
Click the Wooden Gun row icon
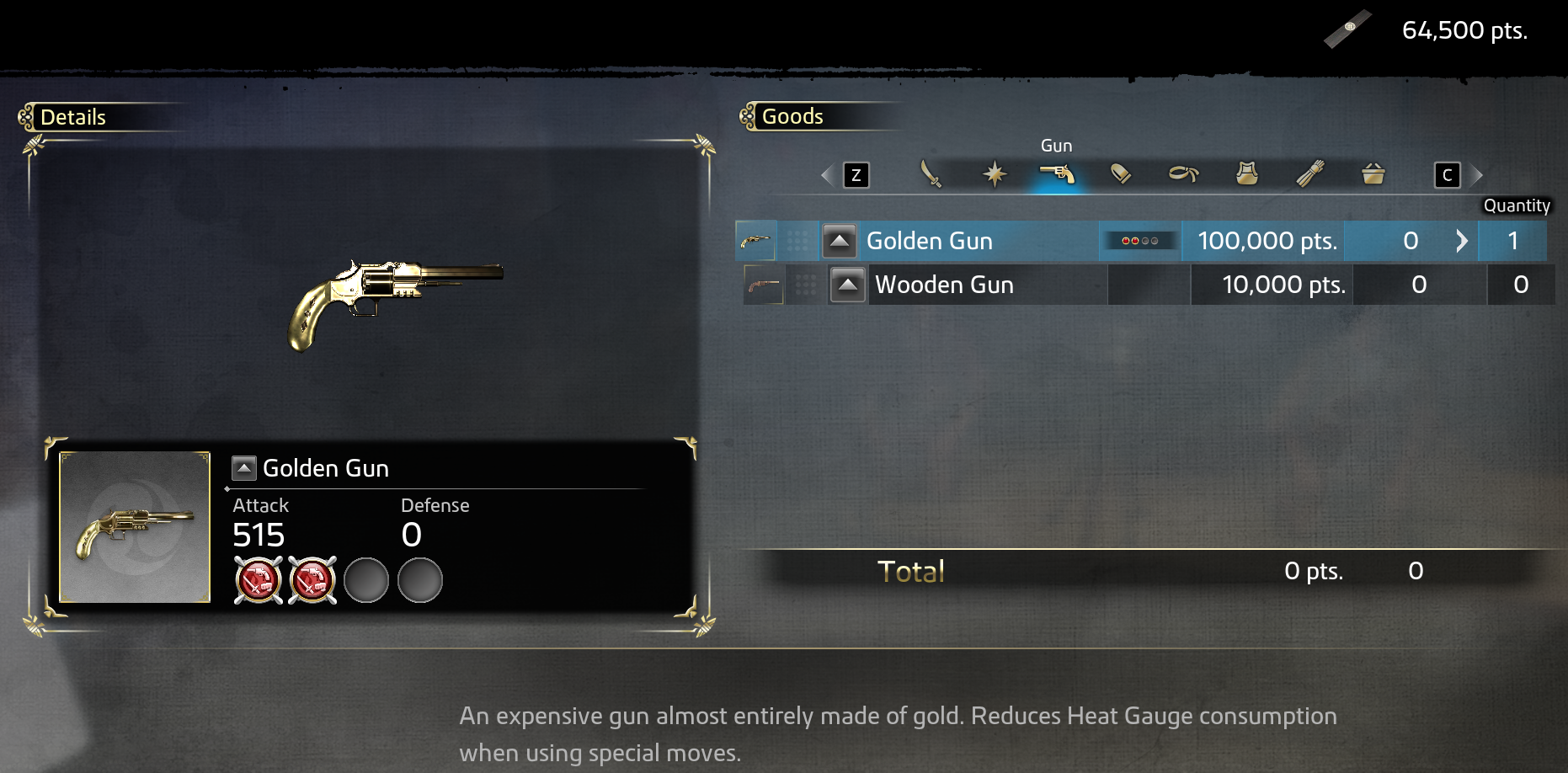(x=764, y=285)
